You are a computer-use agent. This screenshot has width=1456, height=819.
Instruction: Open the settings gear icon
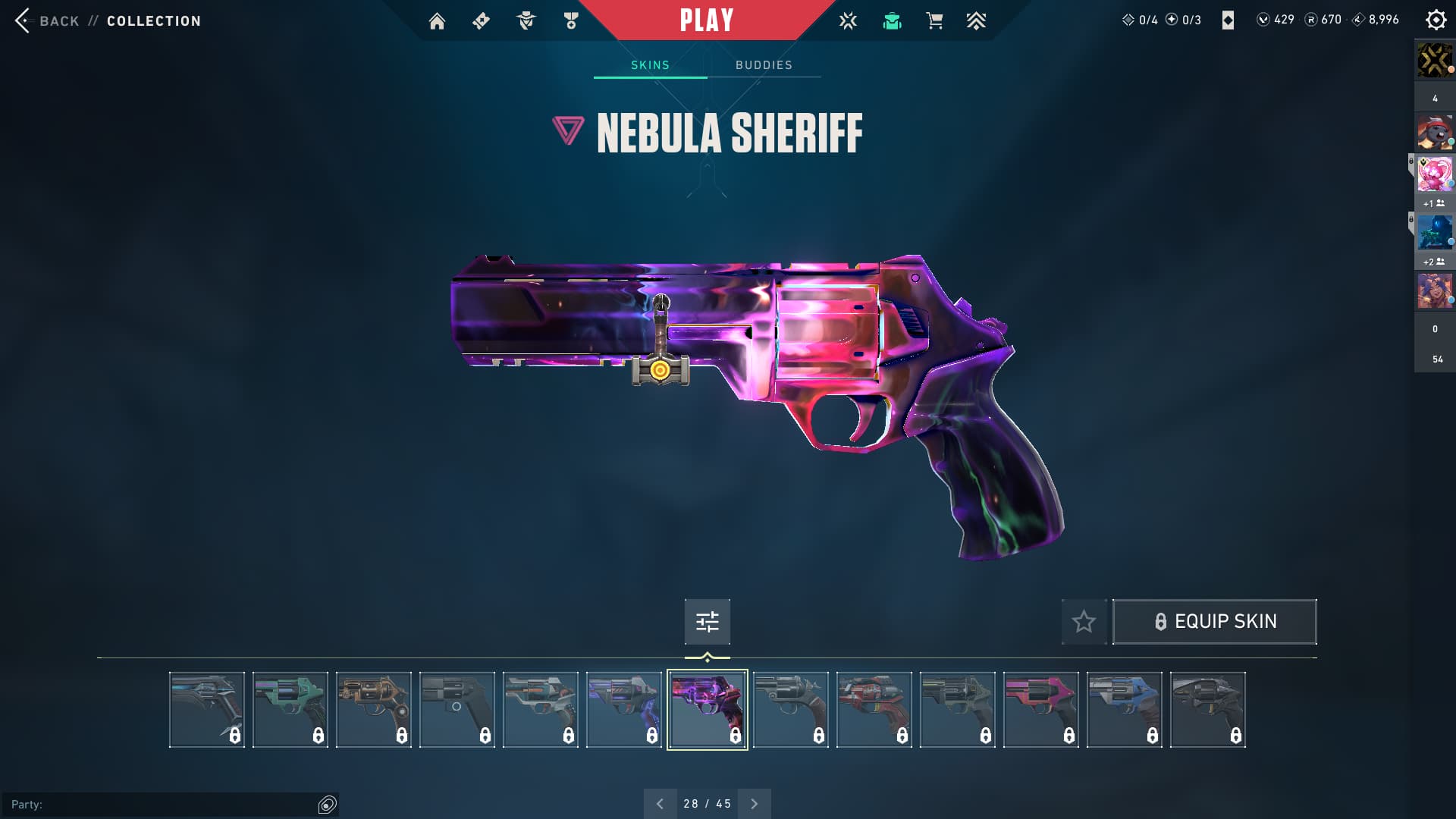pos(1436,20)
